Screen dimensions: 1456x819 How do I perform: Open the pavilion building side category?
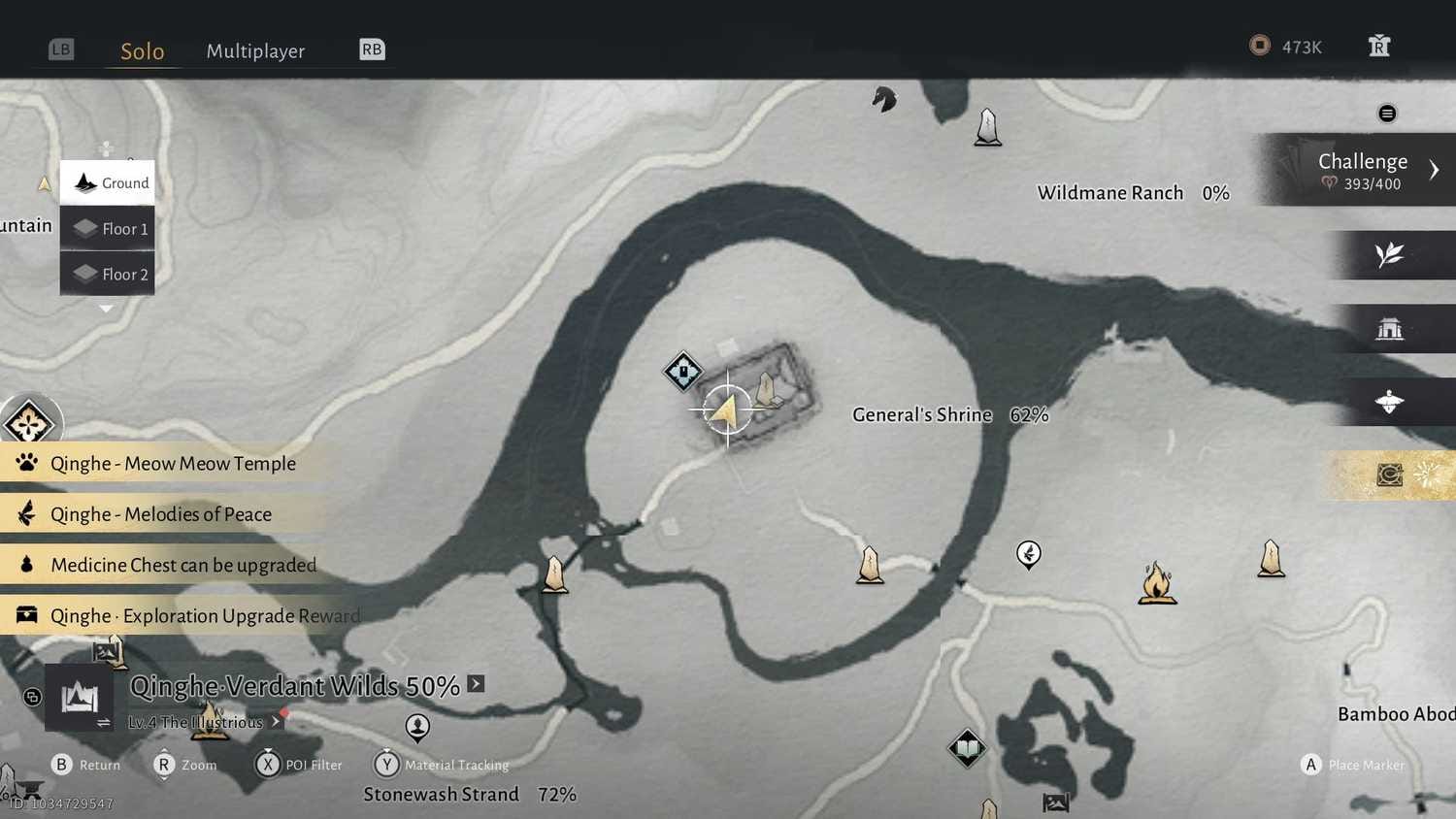click(1389, 329)
